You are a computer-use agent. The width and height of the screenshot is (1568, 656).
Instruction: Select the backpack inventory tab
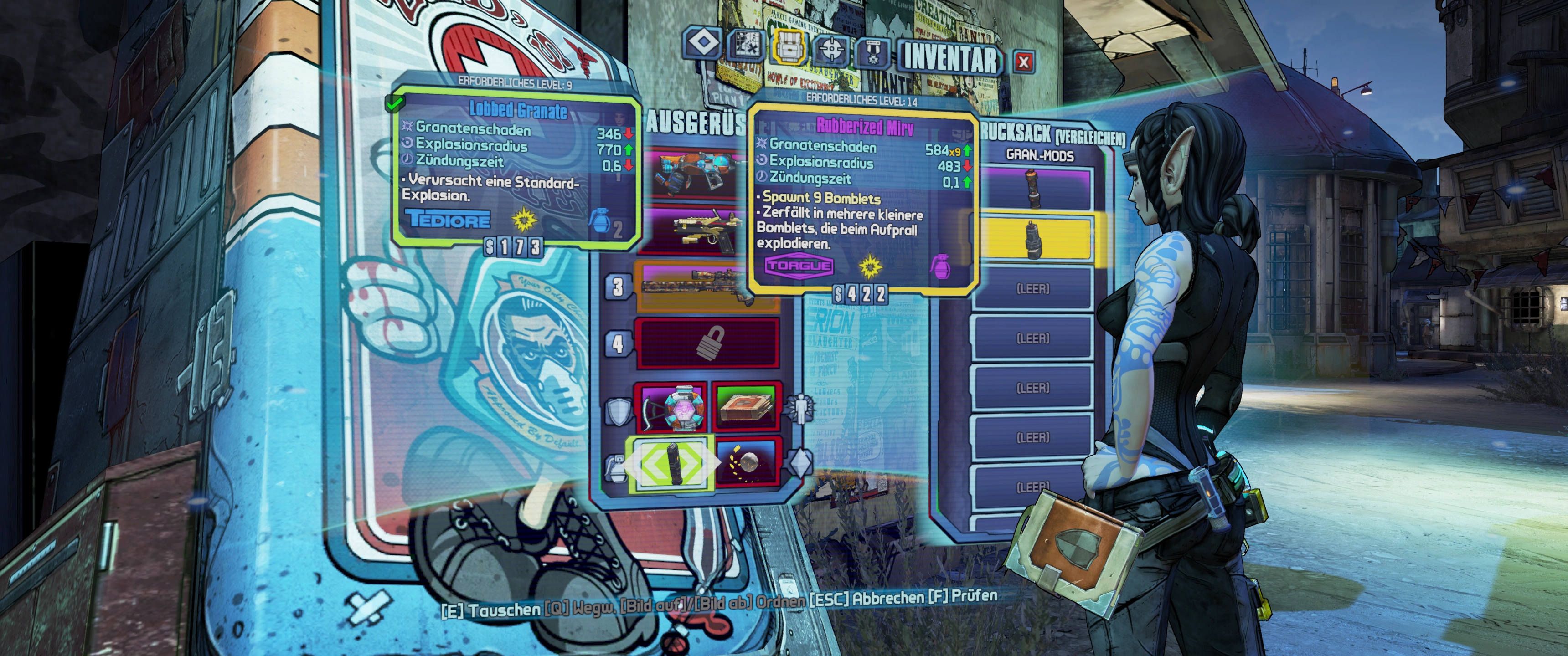790,46
